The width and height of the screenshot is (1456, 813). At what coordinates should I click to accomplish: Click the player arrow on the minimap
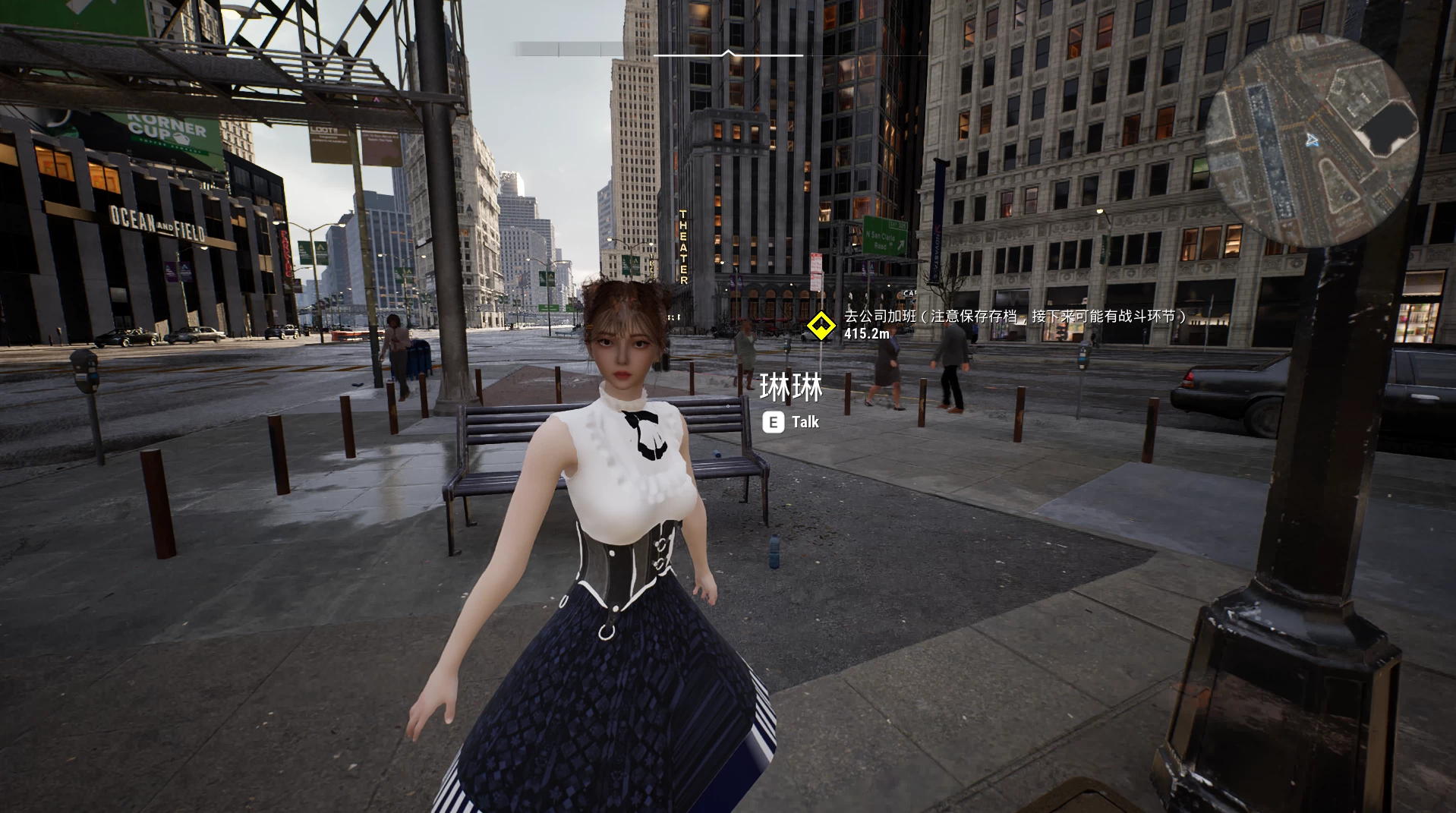[x=1313, y=140]
